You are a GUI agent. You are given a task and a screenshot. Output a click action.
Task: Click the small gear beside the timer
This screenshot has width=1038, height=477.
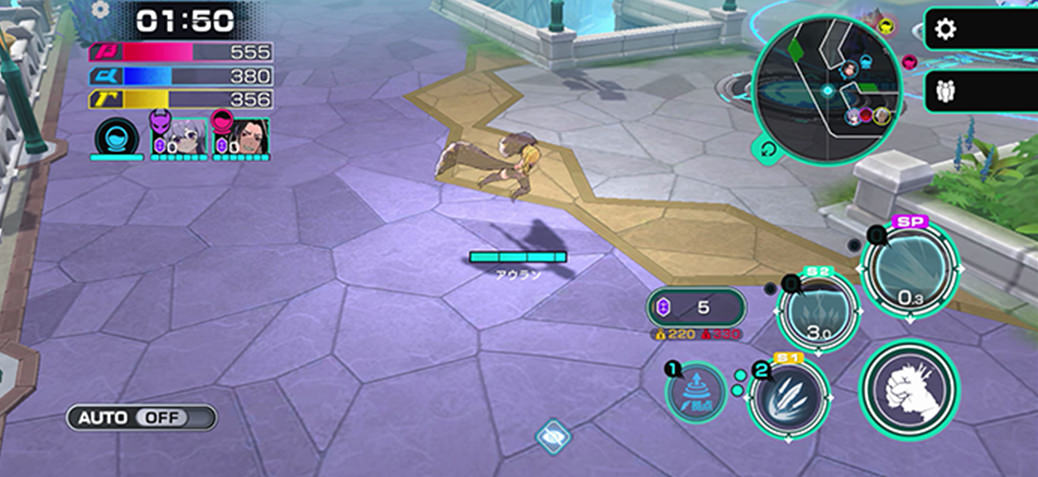click(100, 10)
